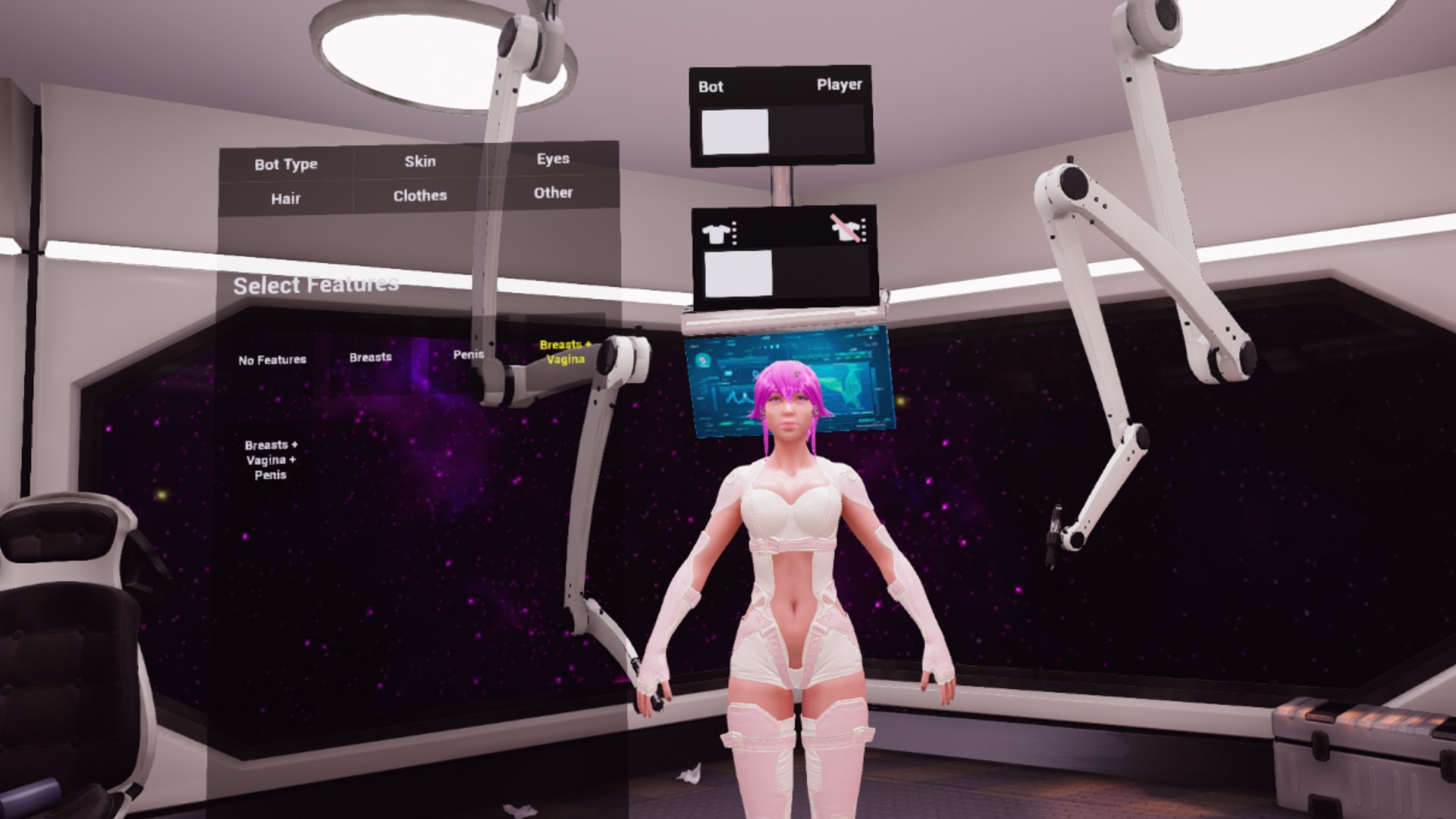Screen dimensions: 1456x819
Task: Open the Bot Type customization tab
Action: 287,163
